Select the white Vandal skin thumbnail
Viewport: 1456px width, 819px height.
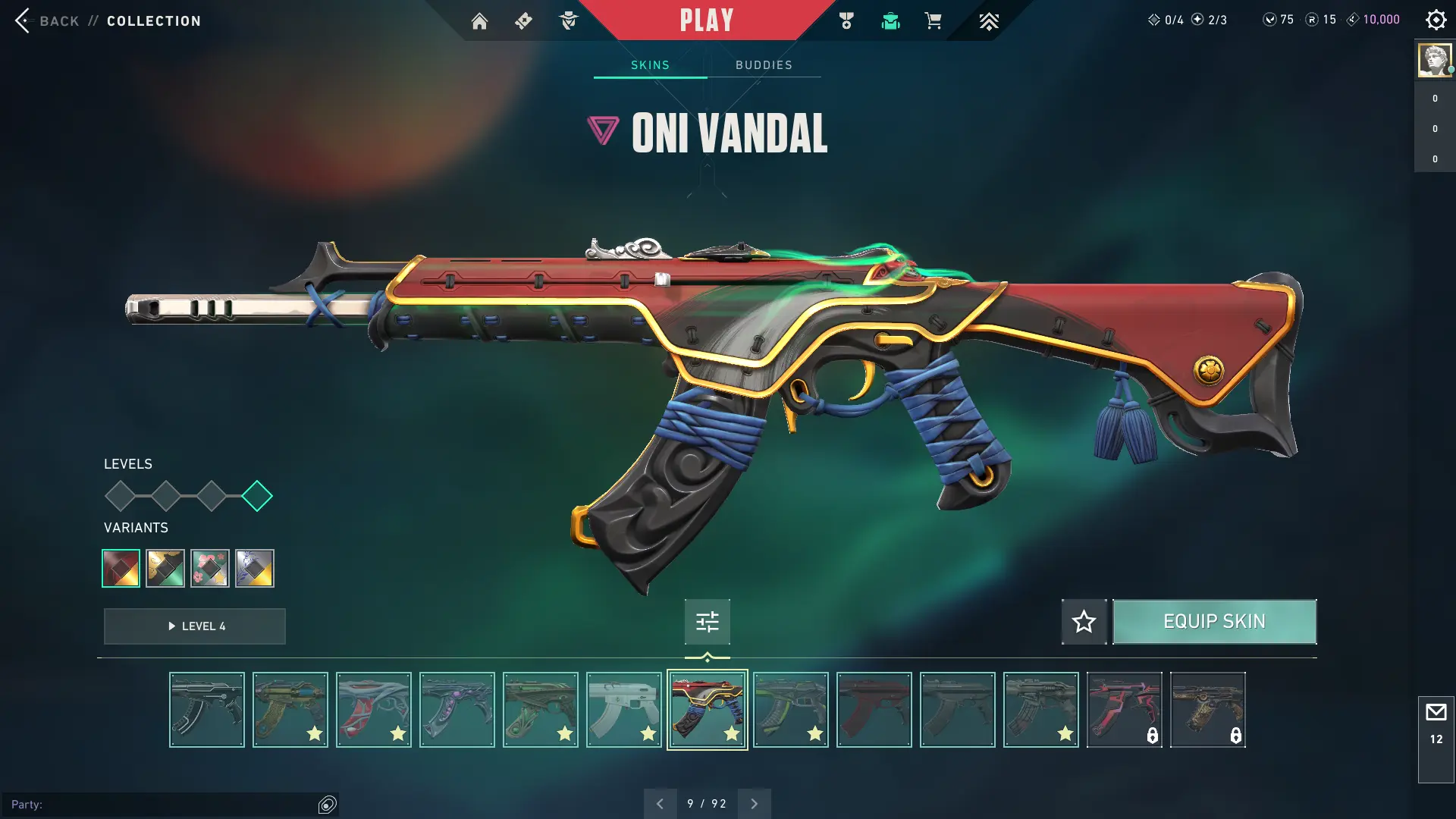pos(623,710)
